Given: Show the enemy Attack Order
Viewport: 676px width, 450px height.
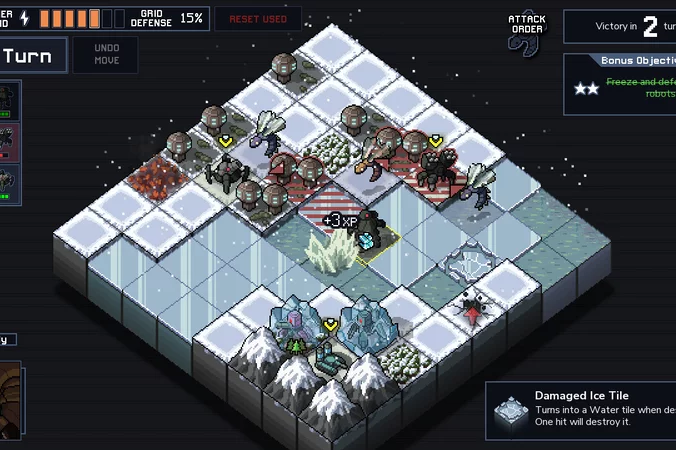Looking at the screenshot, I should click(x=527, y=30).
